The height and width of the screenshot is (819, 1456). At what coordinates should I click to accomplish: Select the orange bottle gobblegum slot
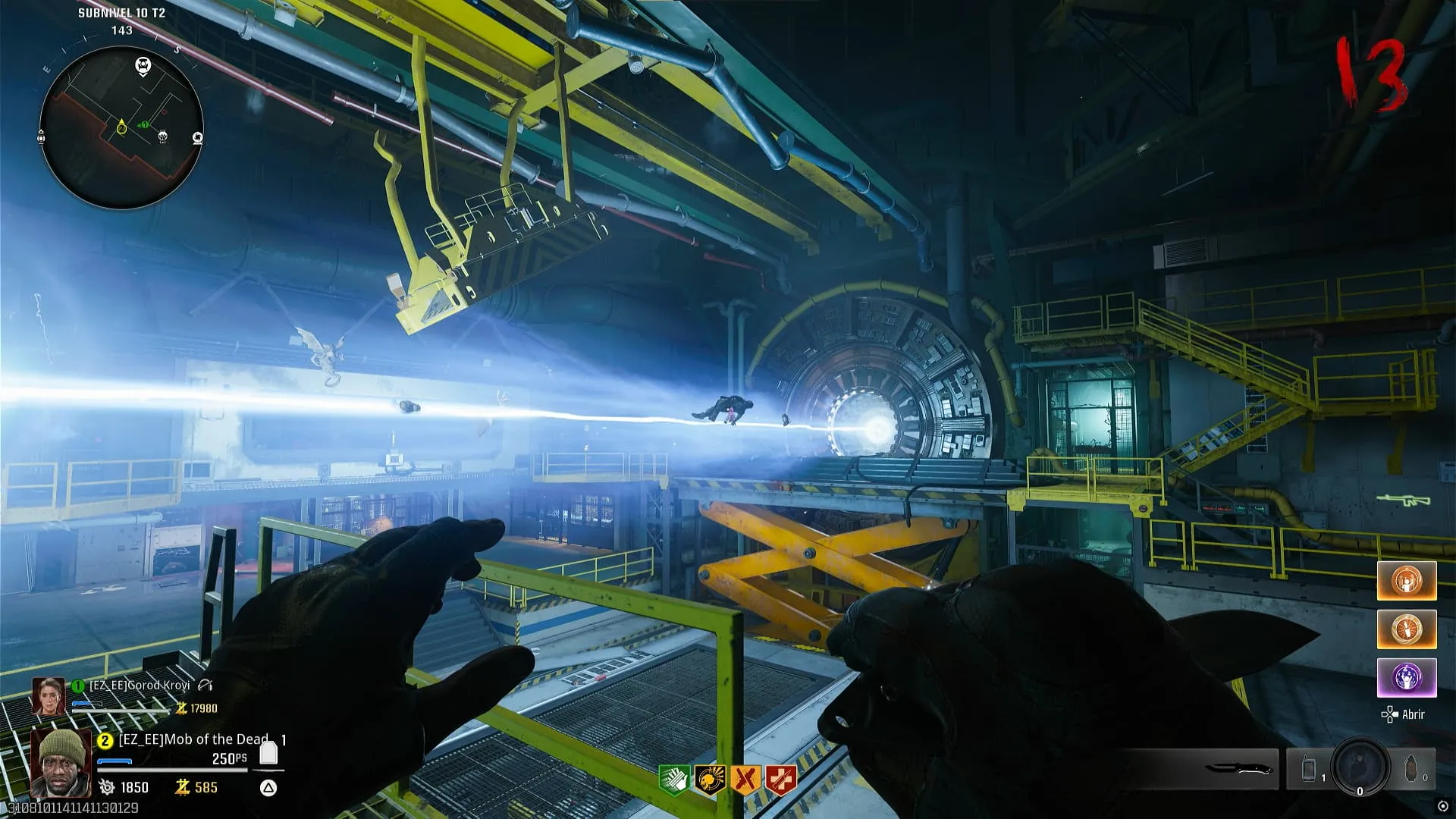coord(1407,629)
